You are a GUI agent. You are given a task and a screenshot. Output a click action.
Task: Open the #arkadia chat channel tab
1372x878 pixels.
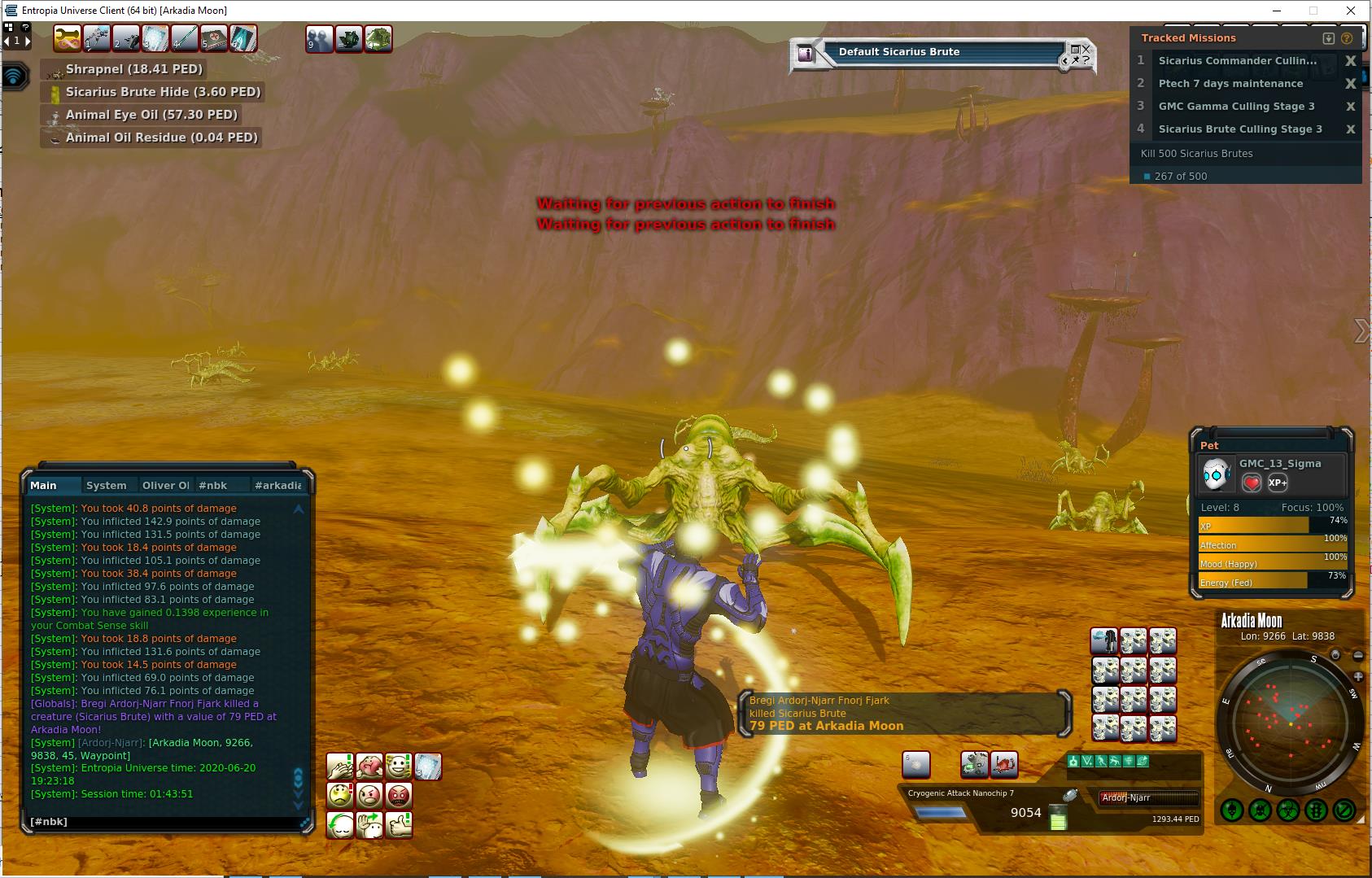pos(277,485)
